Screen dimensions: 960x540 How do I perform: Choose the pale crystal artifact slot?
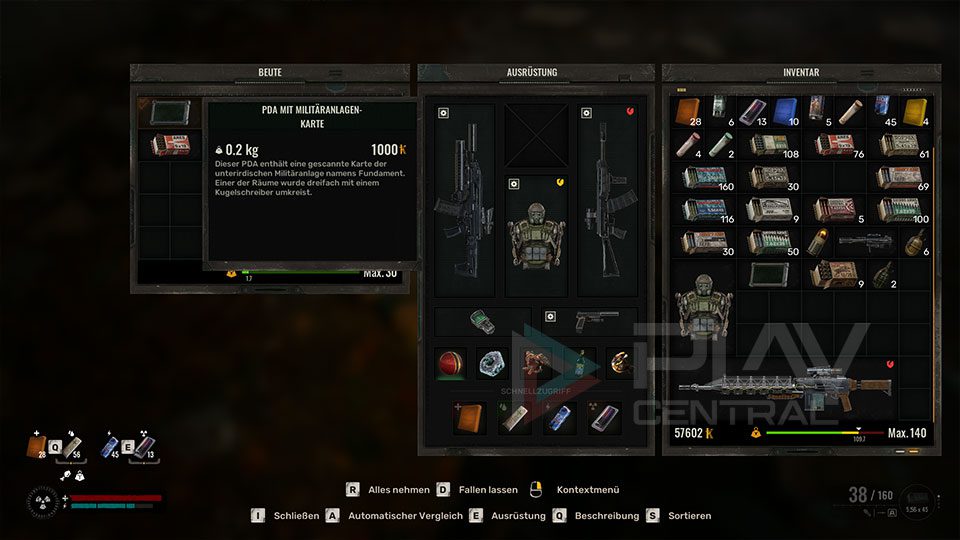coord(492,364)
